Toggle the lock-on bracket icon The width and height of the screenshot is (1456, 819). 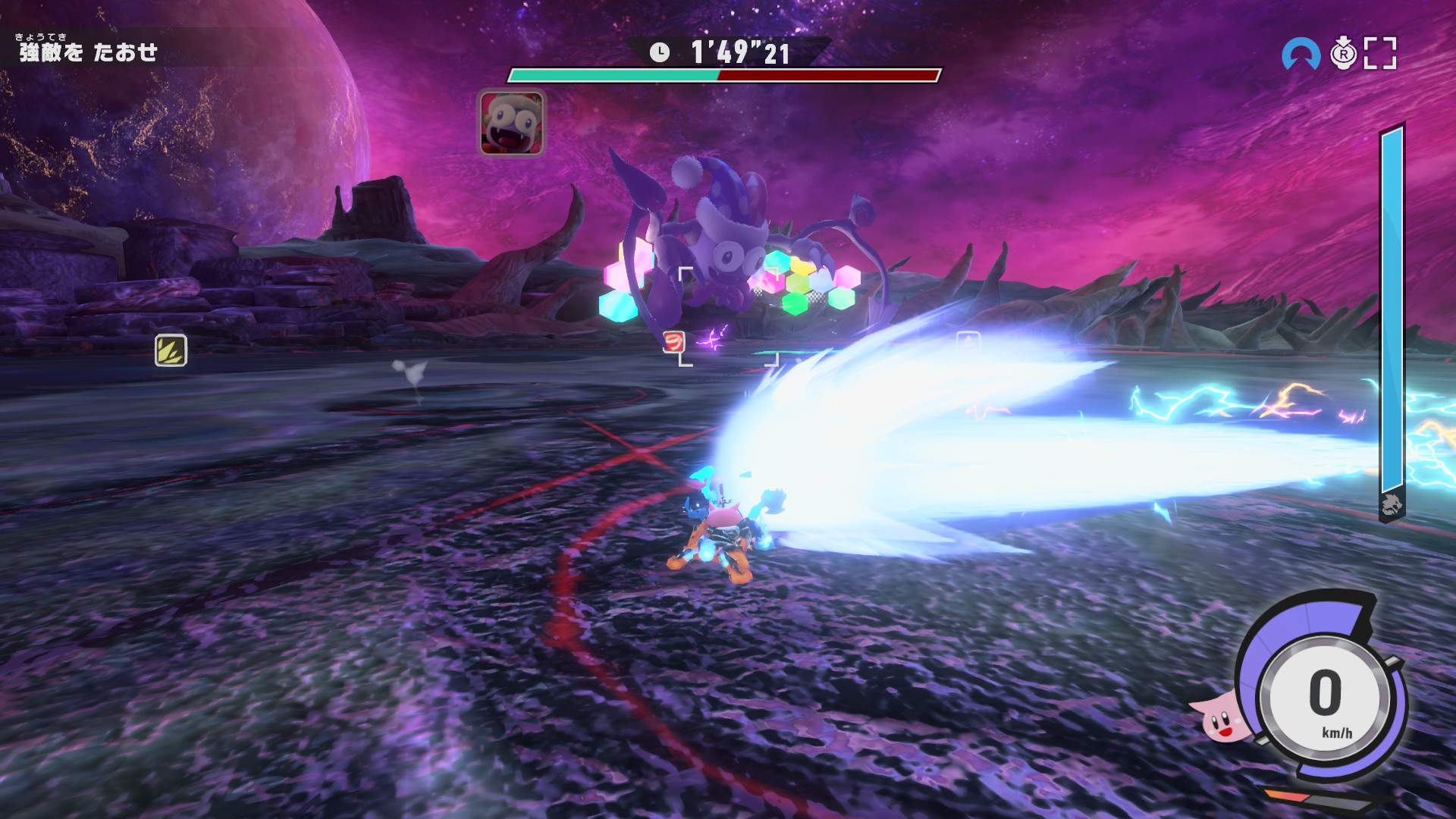(x=1380, y=54)
